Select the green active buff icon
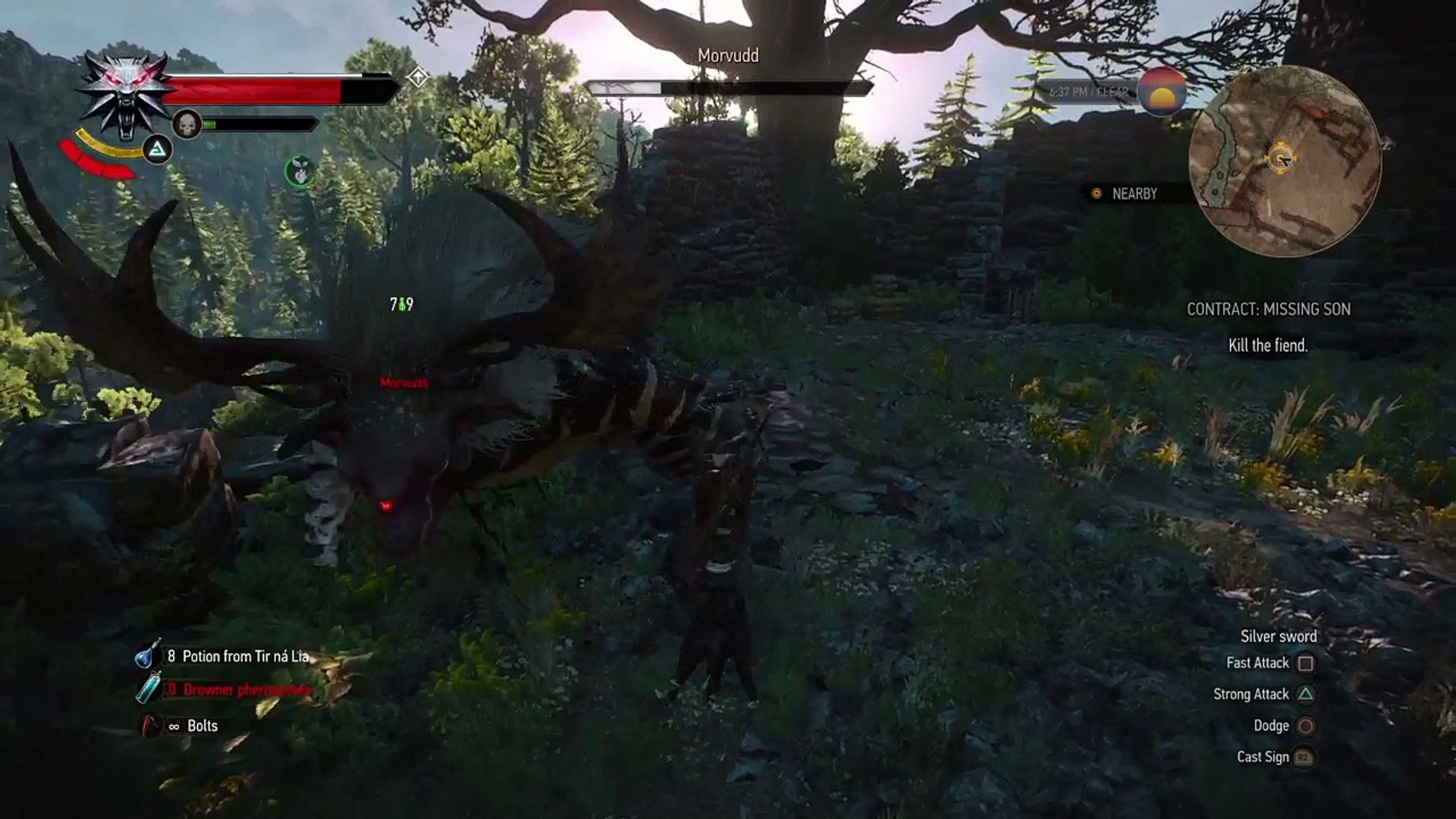The image size is (1456, 819). (300, 172)
